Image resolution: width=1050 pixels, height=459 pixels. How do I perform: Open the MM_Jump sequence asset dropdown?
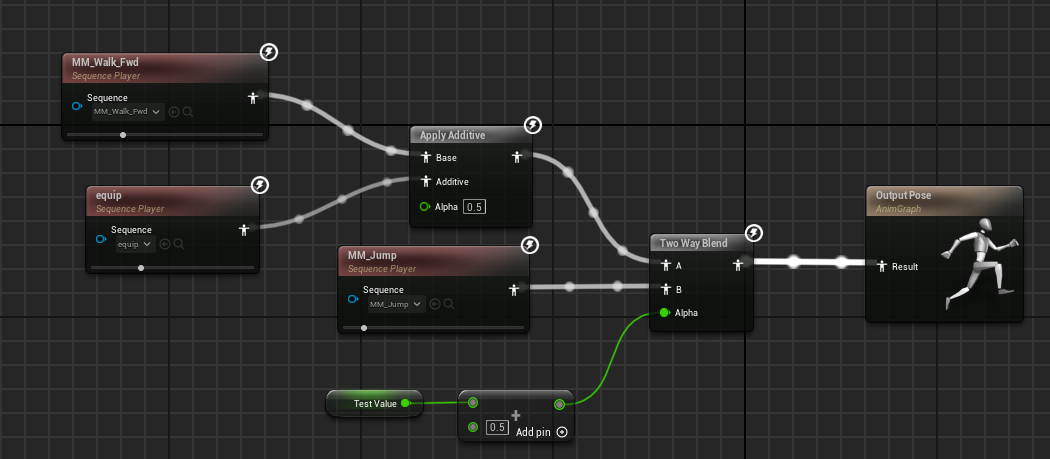(396, 304)
